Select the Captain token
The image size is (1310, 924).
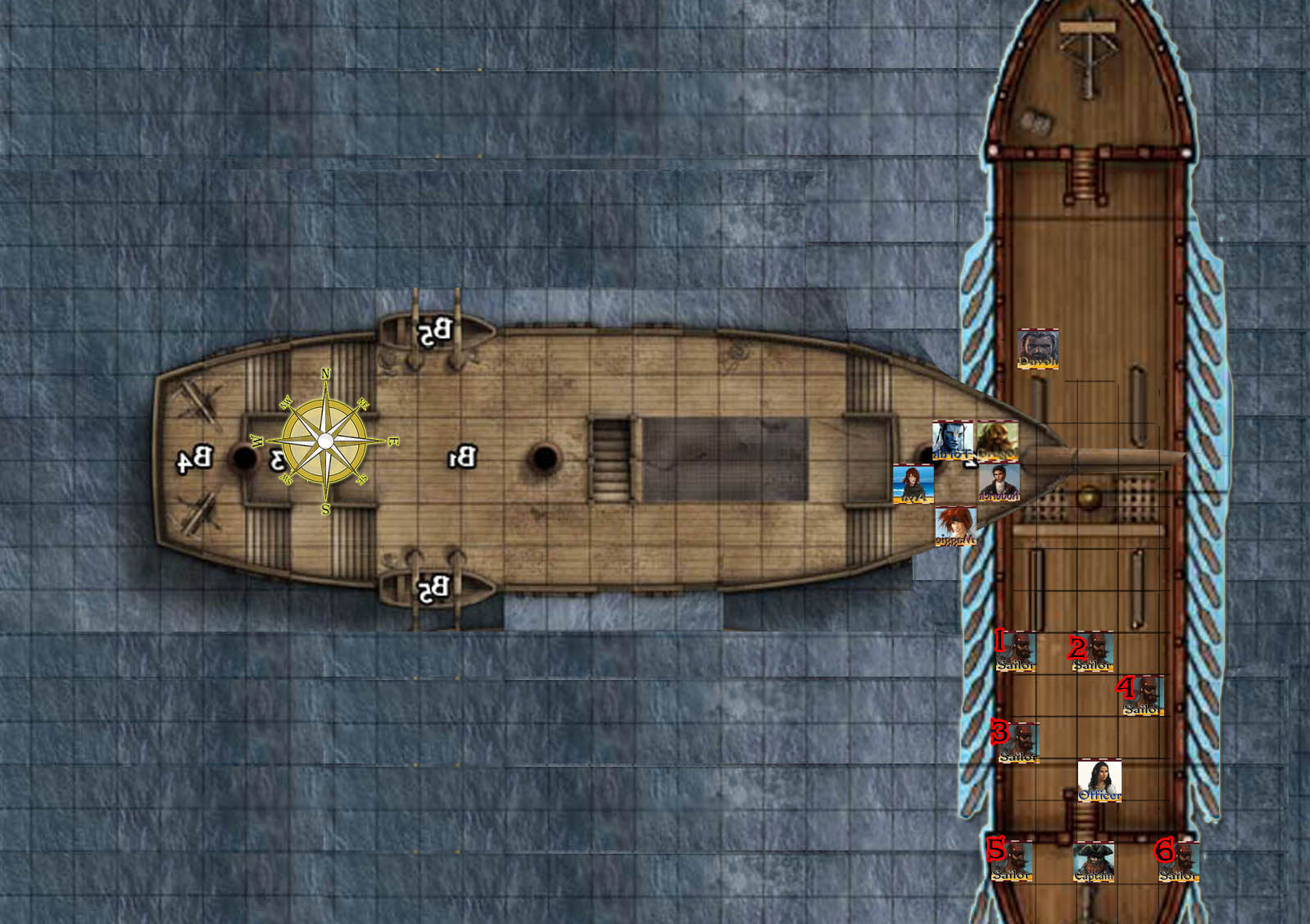click(x=1094, y=863)
